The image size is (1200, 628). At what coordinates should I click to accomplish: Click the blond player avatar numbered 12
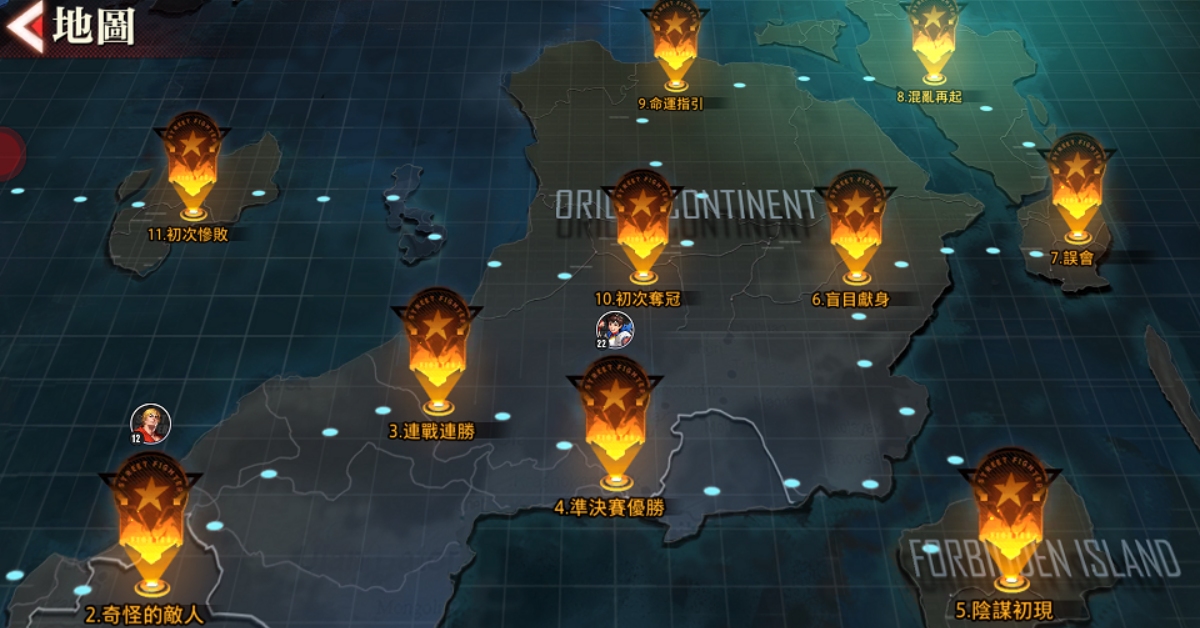coord(151,424)
